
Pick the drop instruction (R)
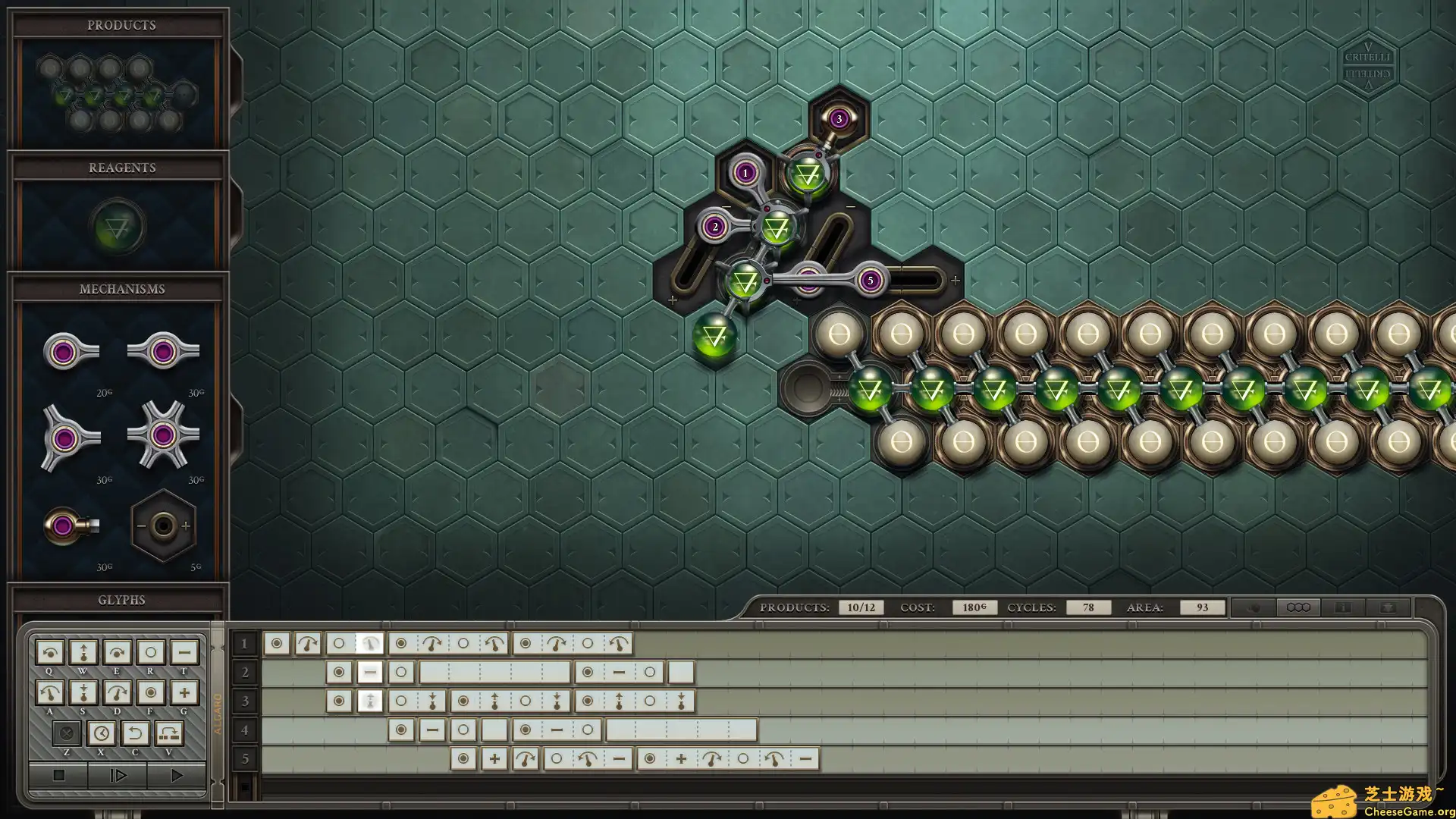click(x=150, y=652)
